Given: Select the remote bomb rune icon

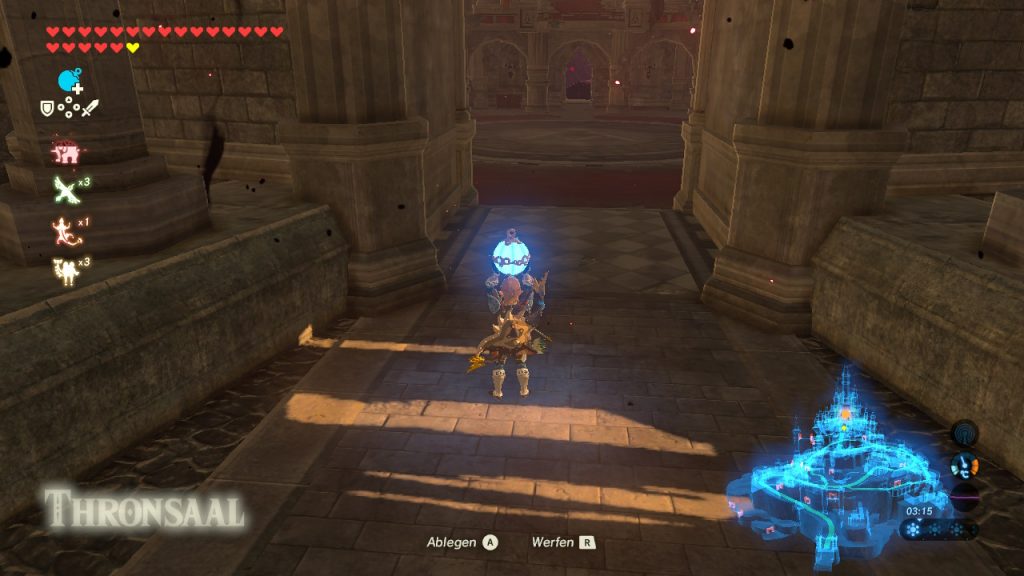Looking at the screenshot, I should pos(69,80).
